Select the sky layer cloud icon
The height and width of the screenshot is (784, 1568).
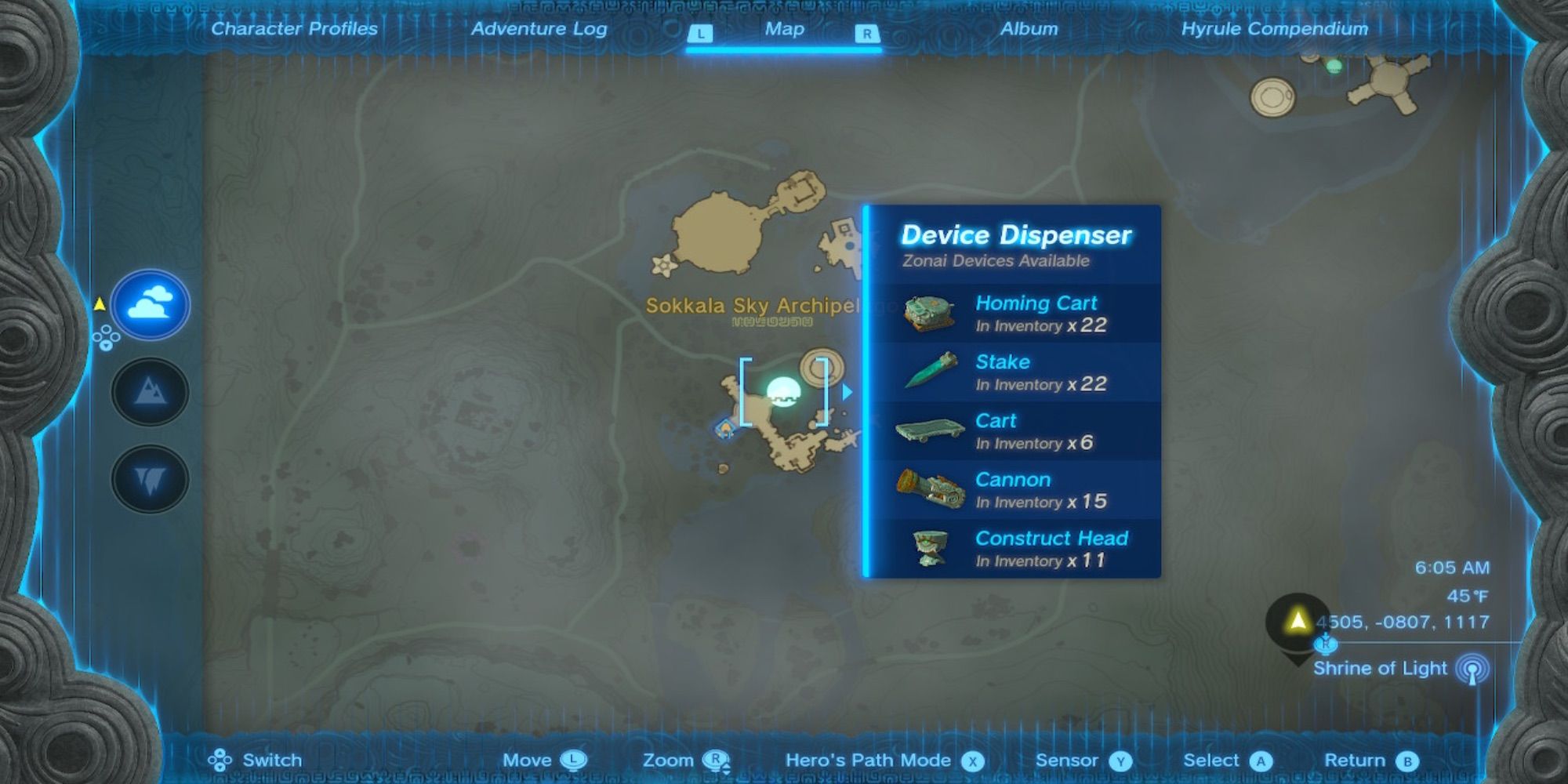pyautogui.click(x=149, y=306)
